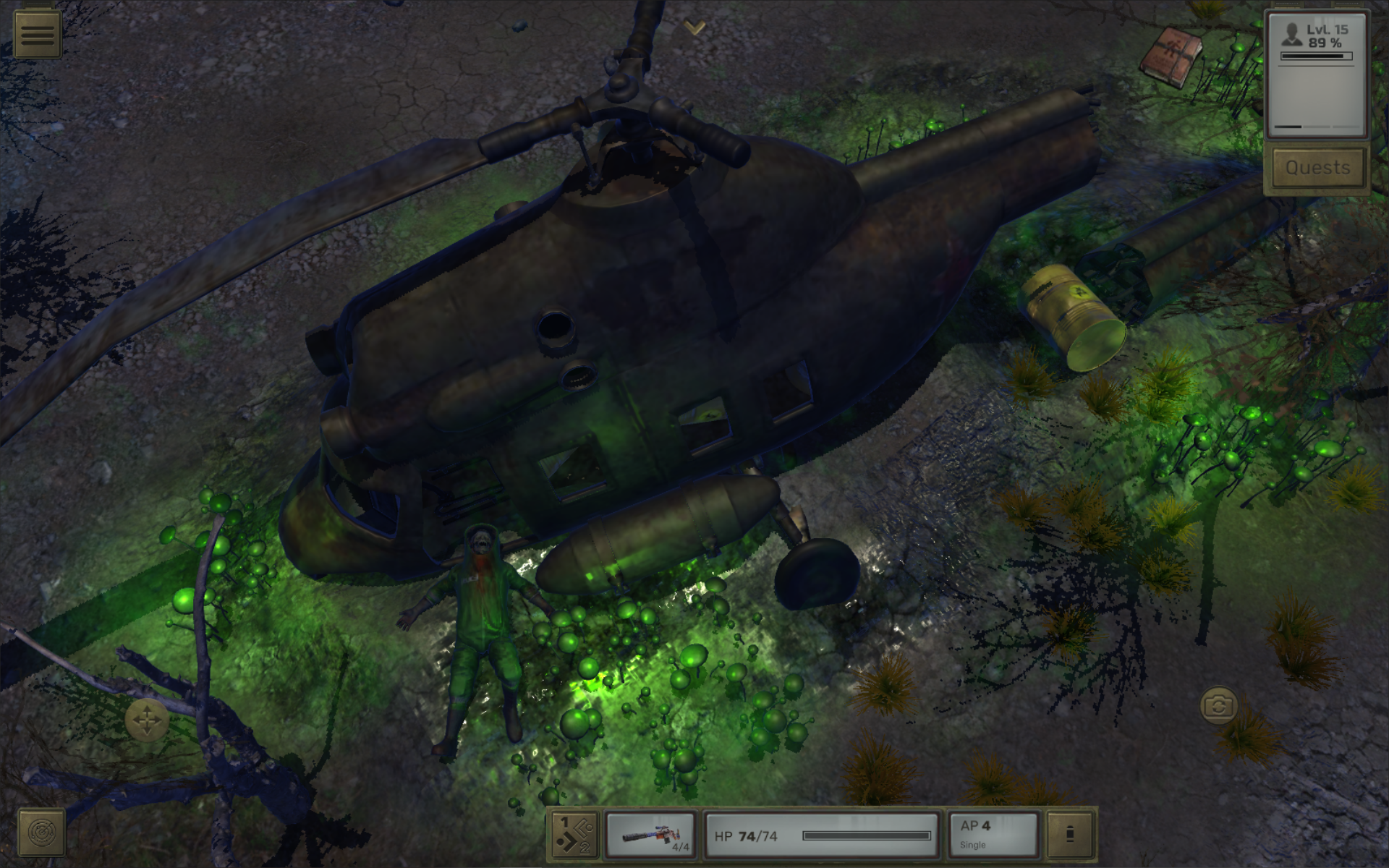This screenshot has height=868, width=1389.
Task: Open the Quests log
Action: pos(1317,167)
